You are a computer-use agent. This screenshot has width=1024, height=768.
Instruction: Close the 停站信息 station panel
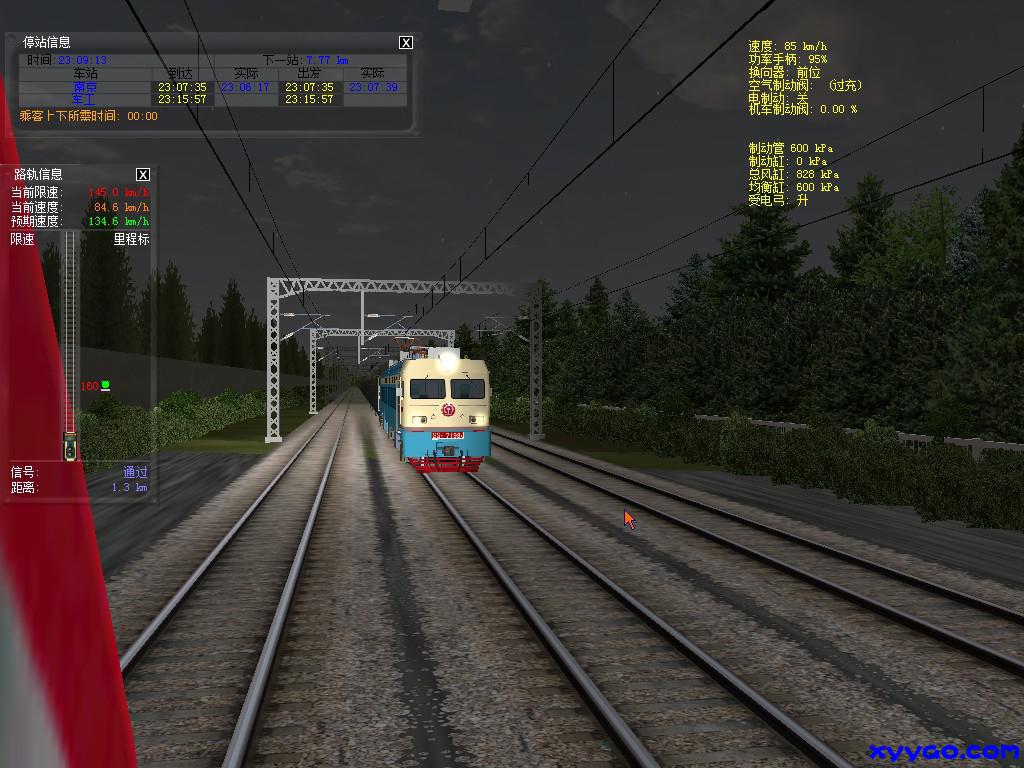[x=405, y=42]
